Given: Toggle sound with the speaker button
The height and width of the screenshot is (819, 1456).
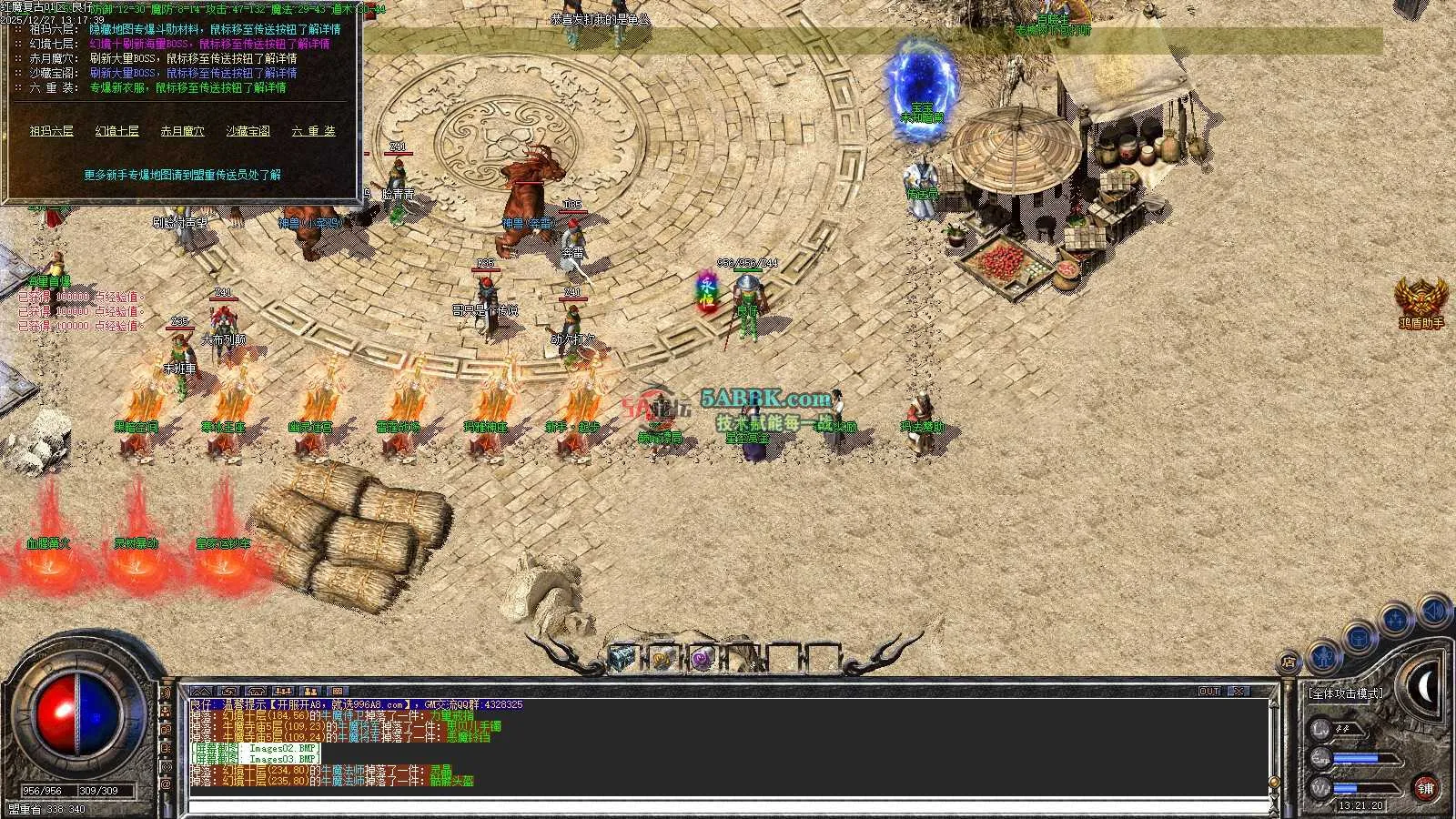Looking at the screenshot, I should click(1433, 610).
